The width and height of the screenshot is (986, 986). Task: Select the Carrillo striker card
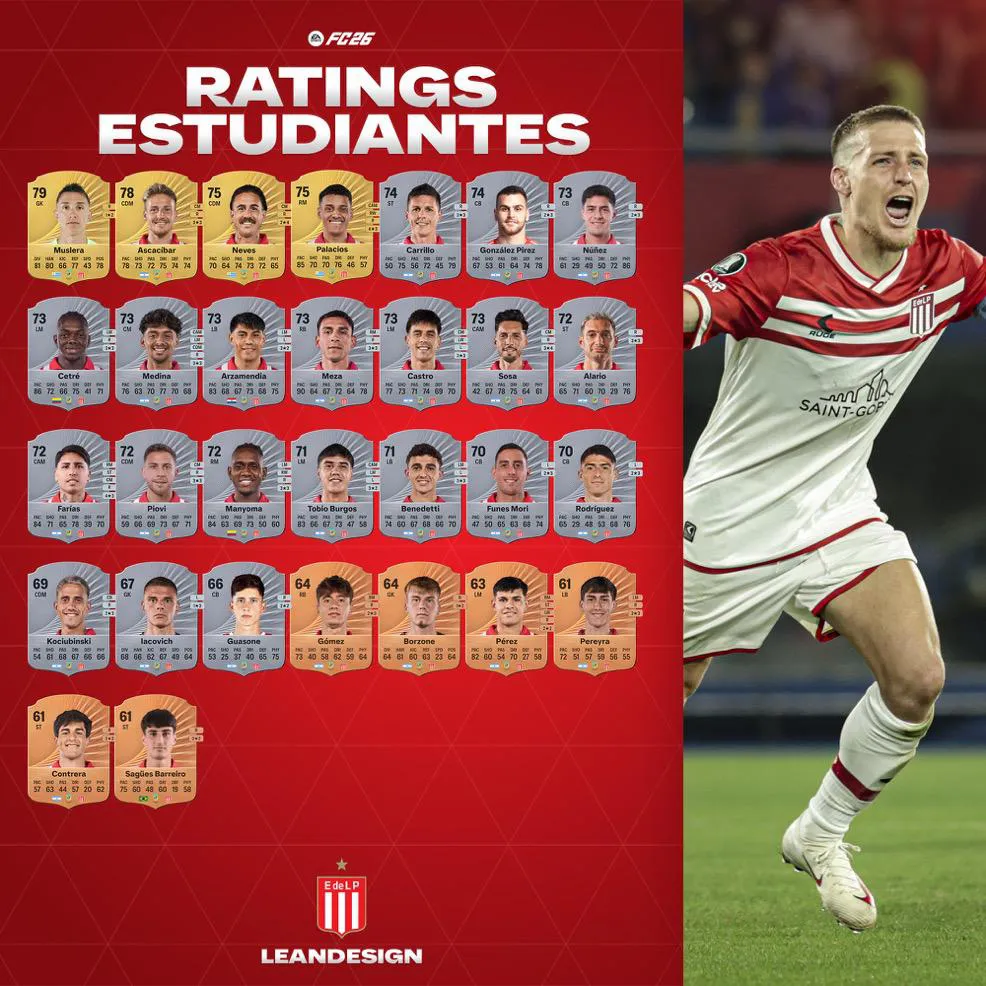pyautogui.click(x=420, y=227)
